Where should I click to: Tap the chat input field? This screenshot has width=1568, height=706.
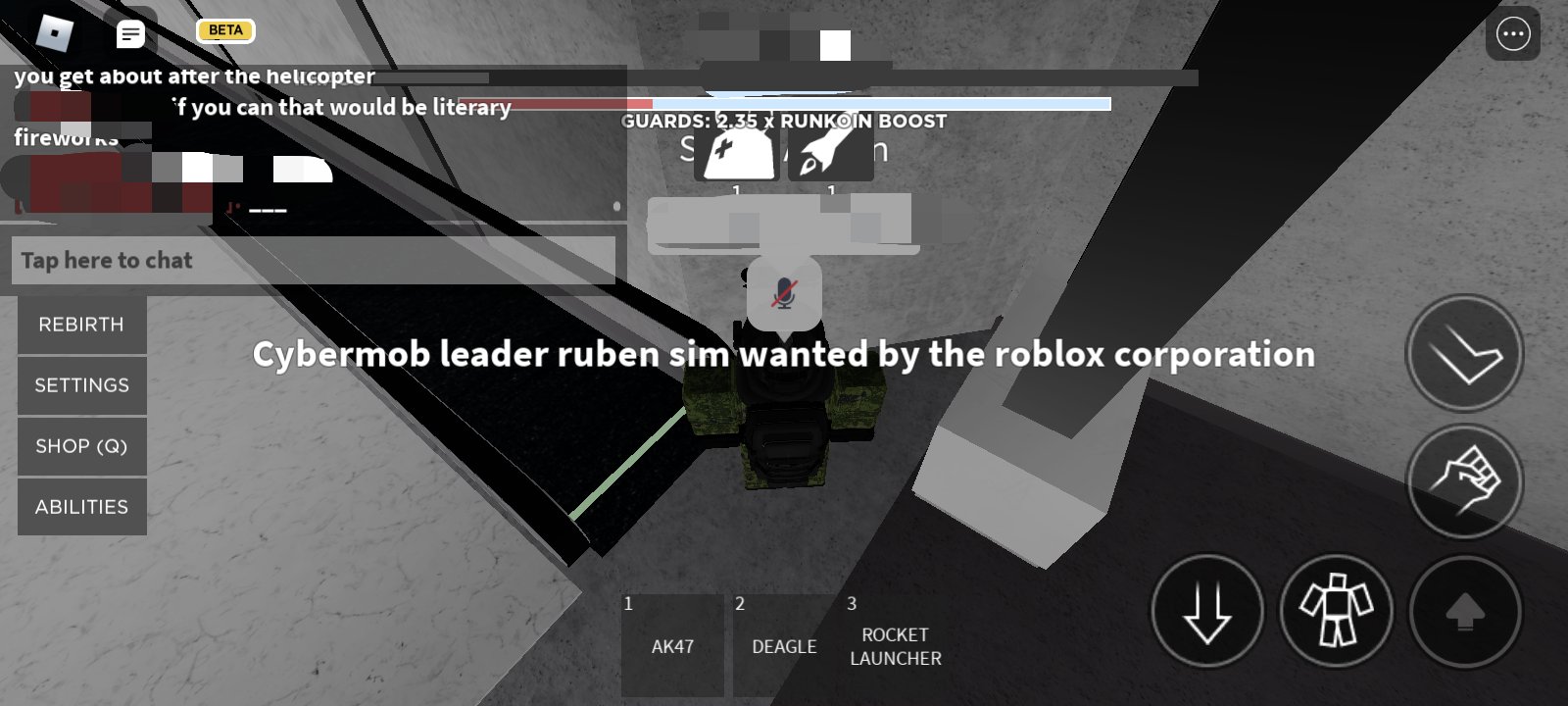[314, 260]
